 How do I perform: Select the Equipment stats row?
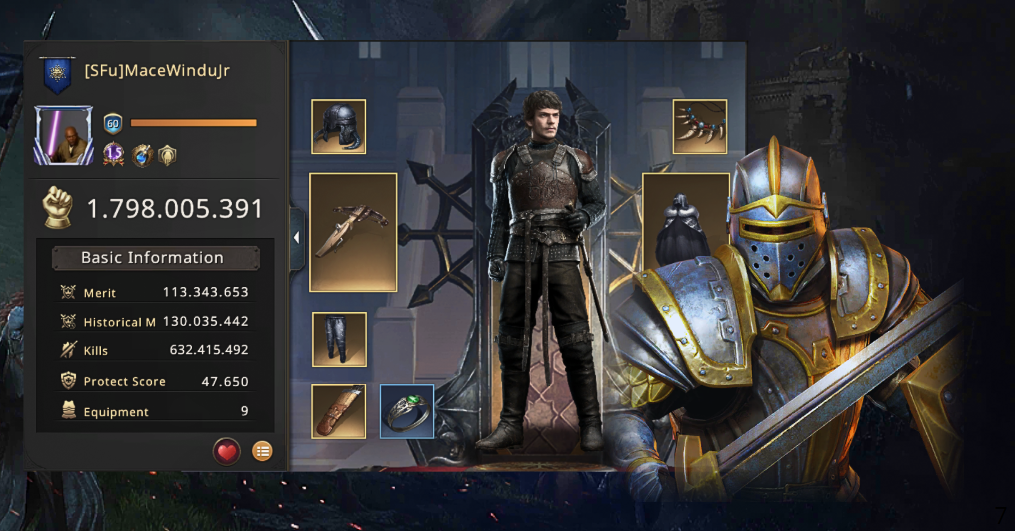click(155, 411)
